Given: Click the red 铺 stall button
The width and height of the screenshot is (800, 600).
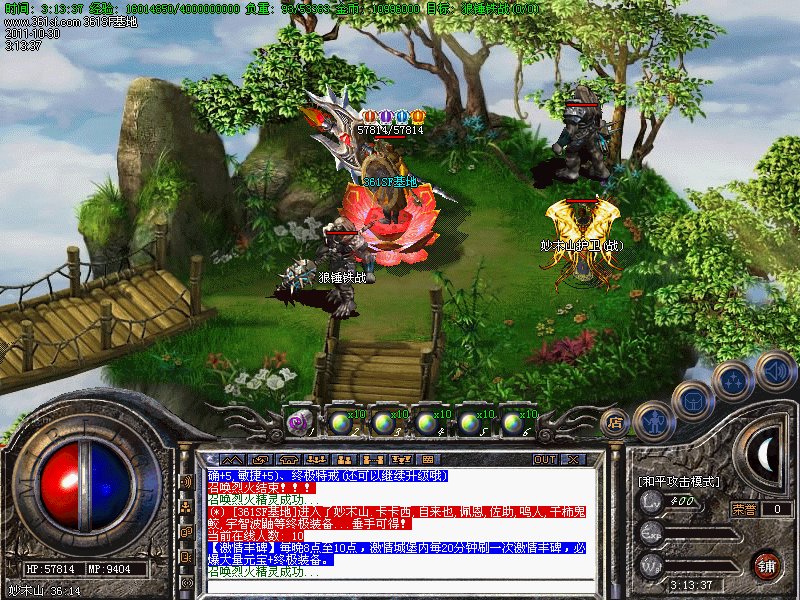Looking at the screenshot, I should click(x=767, y=565).
